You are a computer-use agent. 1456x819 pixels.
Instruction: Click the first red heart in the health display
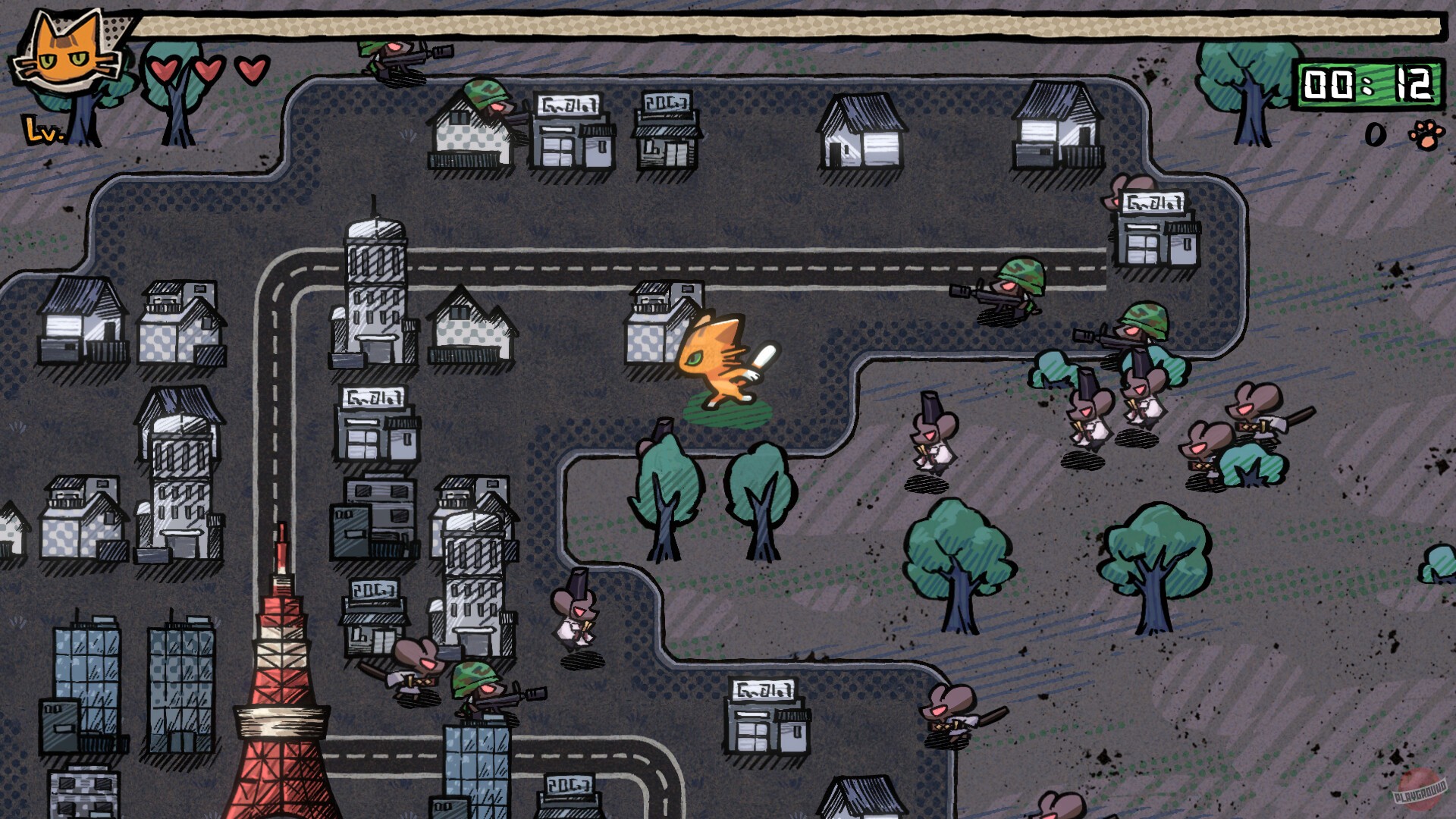click(163, 71)
